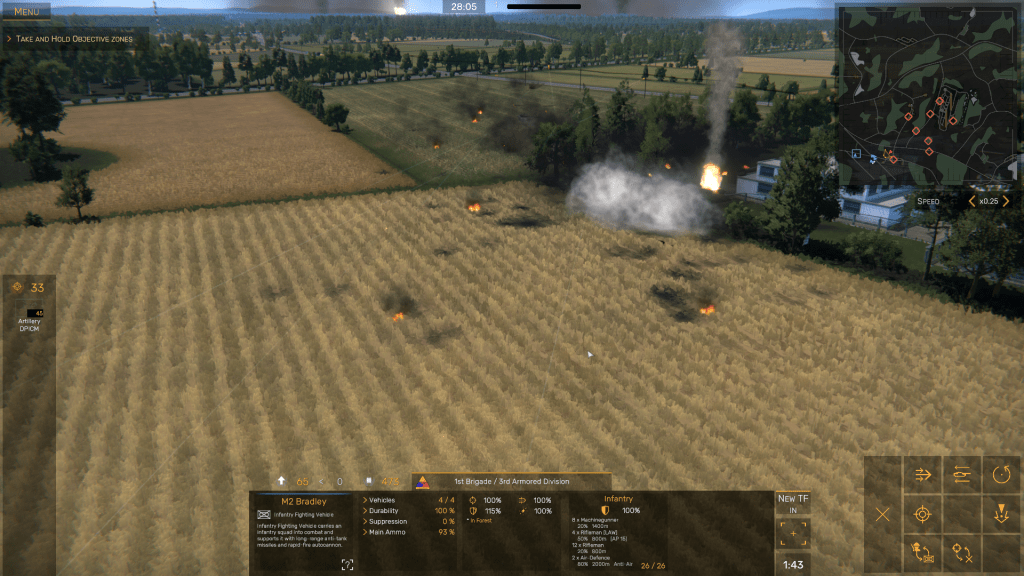The image size is (1024, 576).
Task: Click on the tactical minimap
Action: point(928,94)
